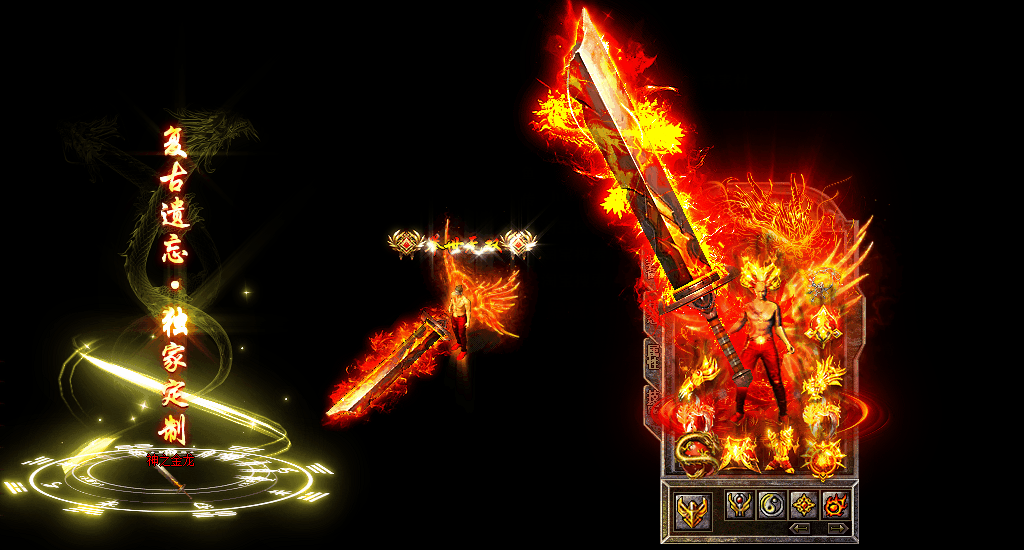The width and height of the screenshot is (1024, 550).
Task: Go to next page with right arrow
Action: [x=837, y=528]
